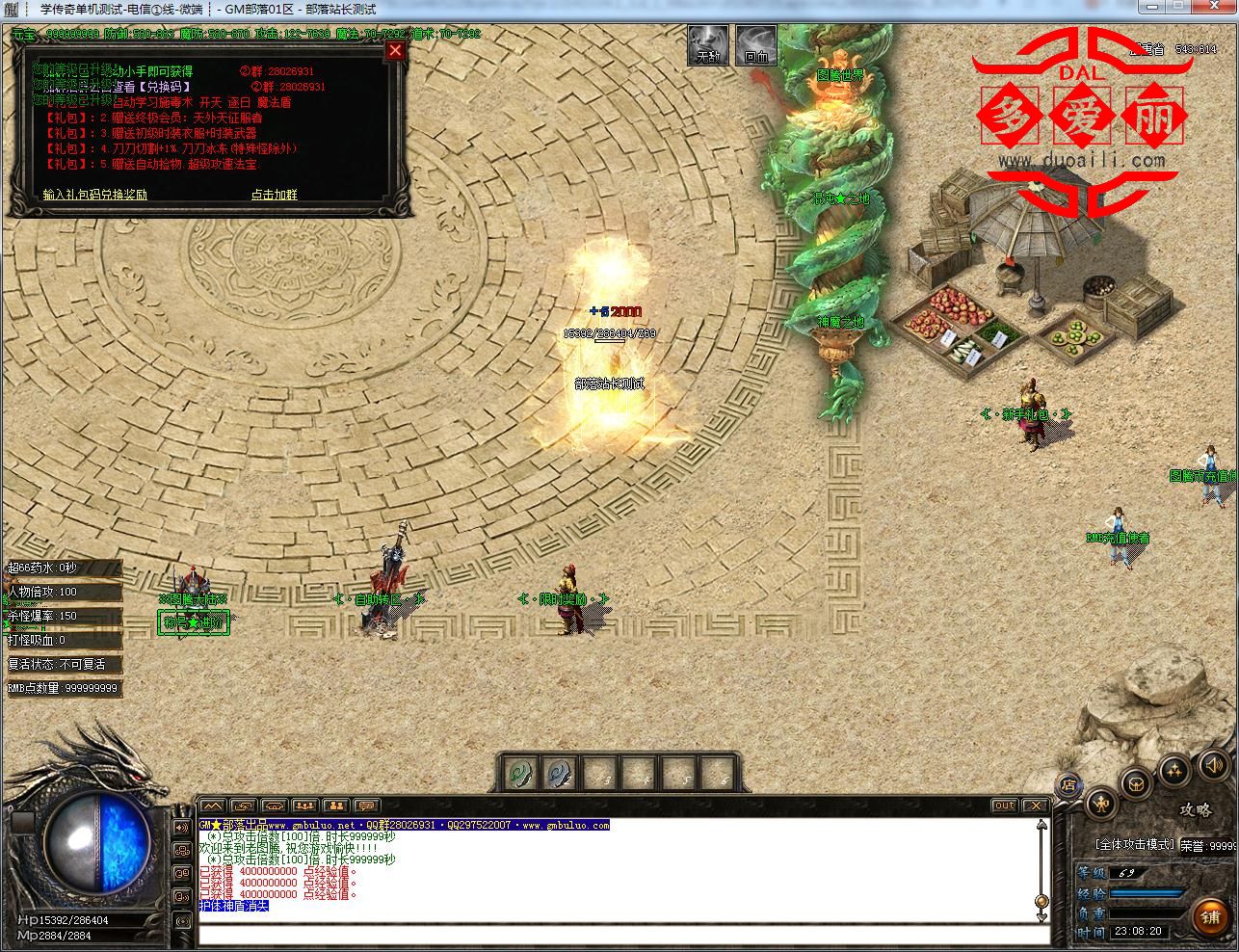Click the chat scrollbar's round handle
The width and height of the screenshot is (1239, 952).
(x=1041, y=902)
